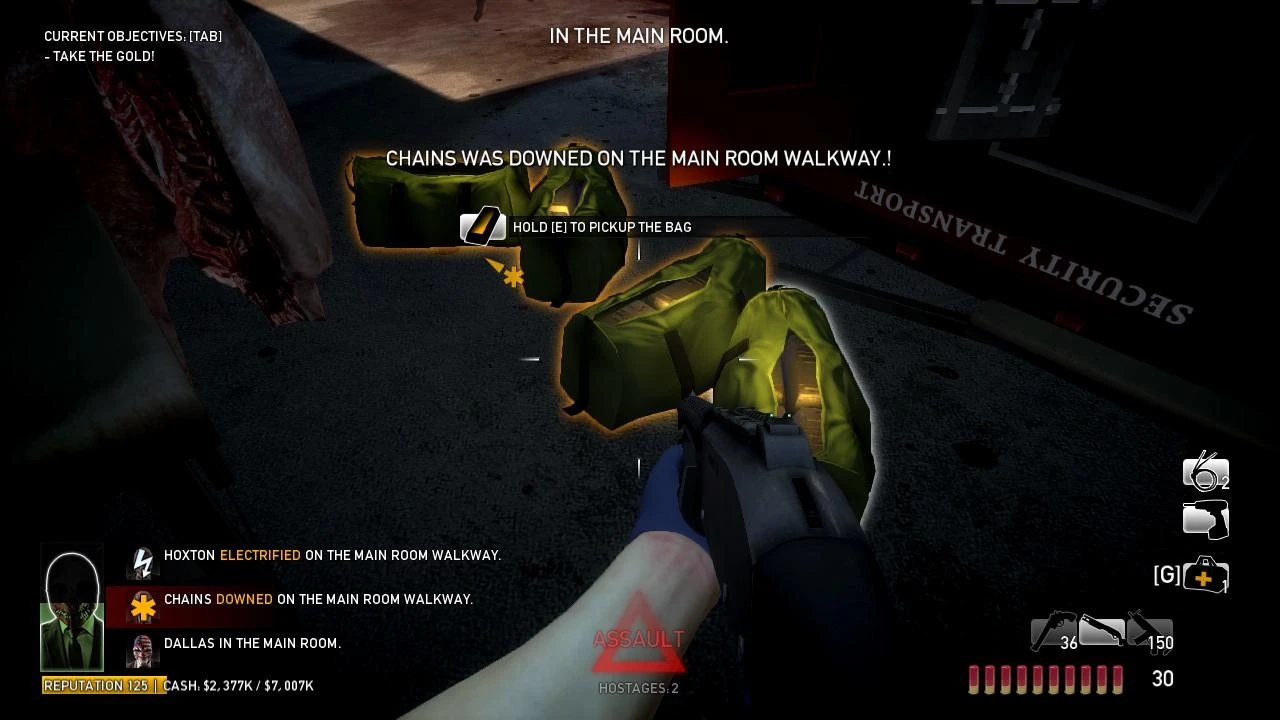This screenshot has height=720, width=1280.
Task: Select the cable ties icon showing 2 remaining
Action: coord(1205,472)
